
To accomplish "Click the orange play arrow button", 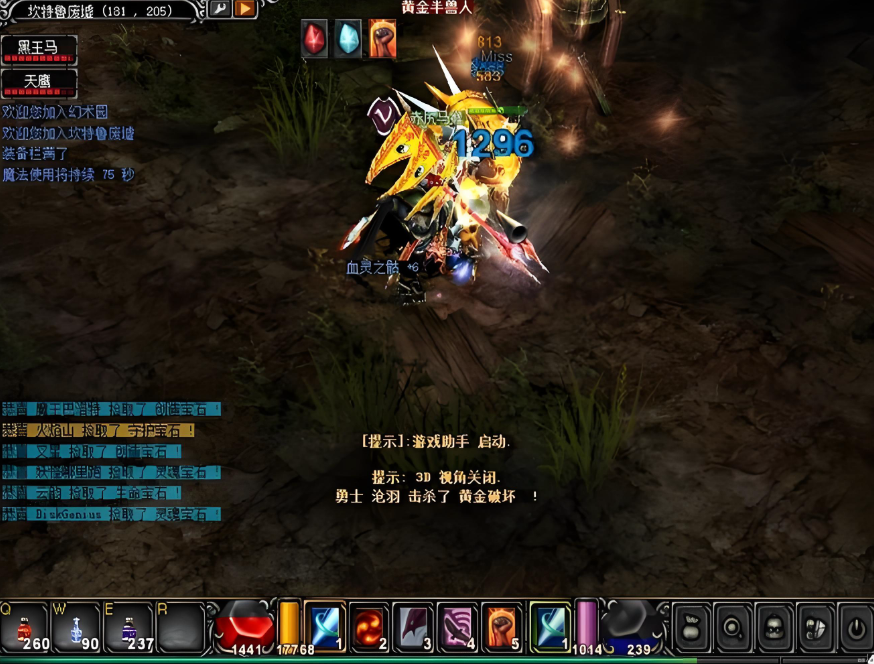I will coord(244,9).
